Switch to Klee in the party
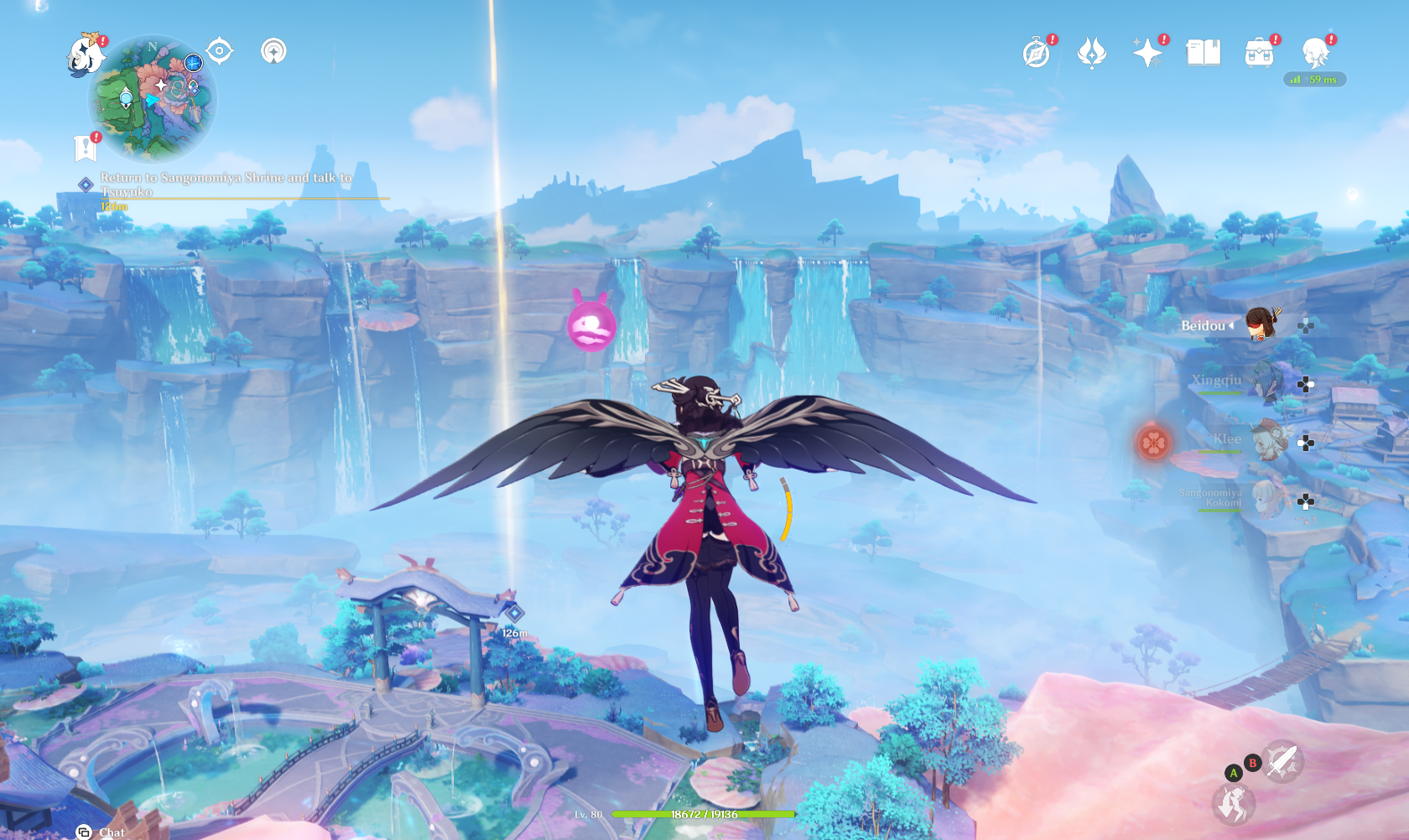This screenshot has width=1409, height=840. (x=1268, y=441)
